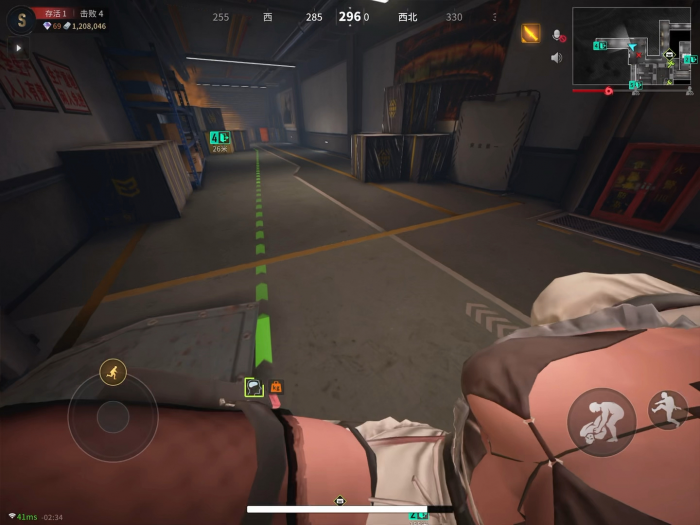Screen dimensions: 700x525
Task: Toggle the auto-sprint running icon
Action: click(x=113, y=373)
